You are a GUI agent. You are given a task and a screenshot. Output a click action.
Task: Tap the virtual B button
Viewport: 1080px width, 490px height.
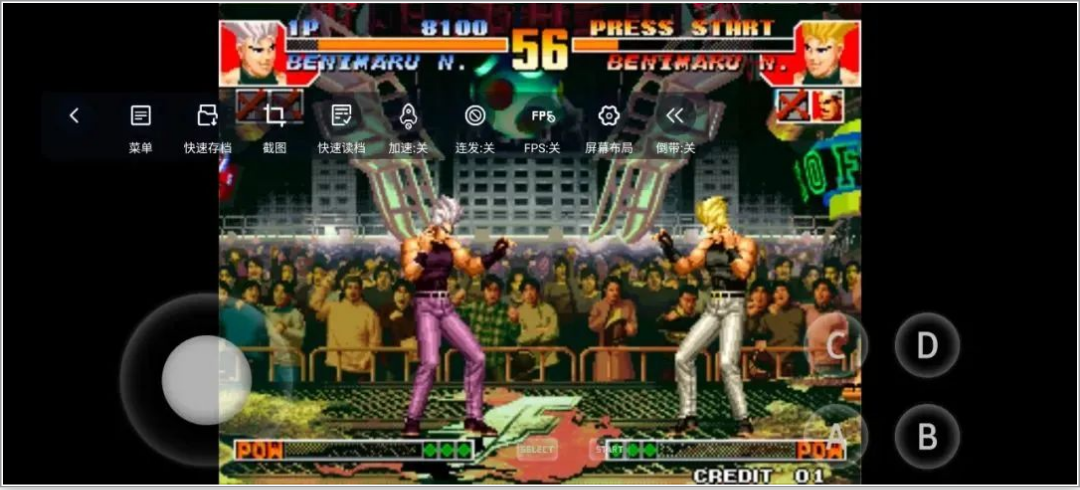click(x=927, y=437)
